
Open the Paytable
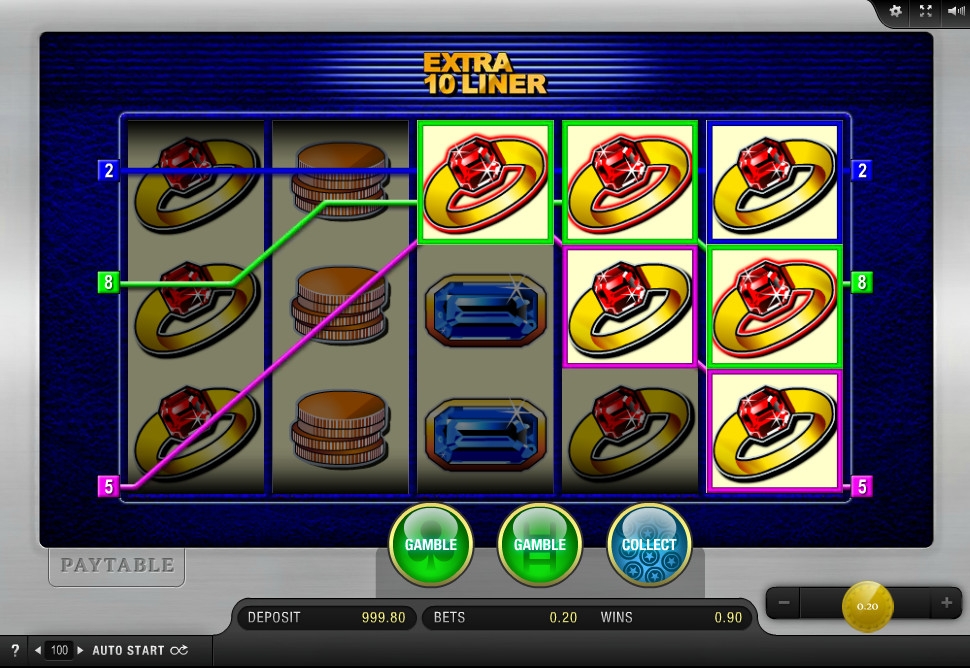tap(117, 566)
